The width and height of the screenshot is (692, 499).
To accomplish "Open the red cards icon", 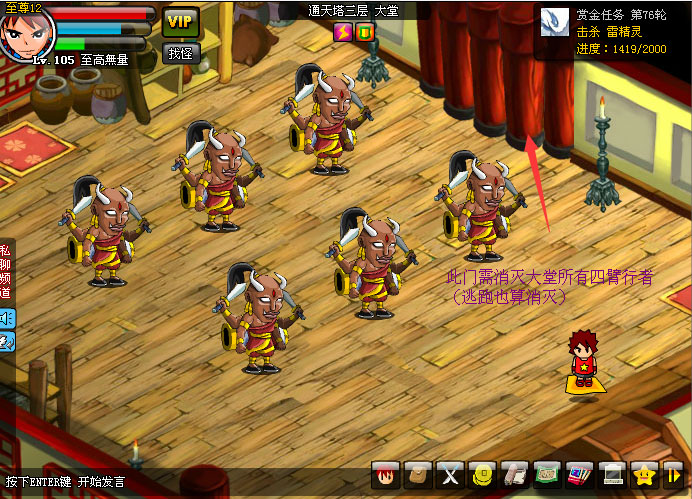I will [x=579, y=473].
